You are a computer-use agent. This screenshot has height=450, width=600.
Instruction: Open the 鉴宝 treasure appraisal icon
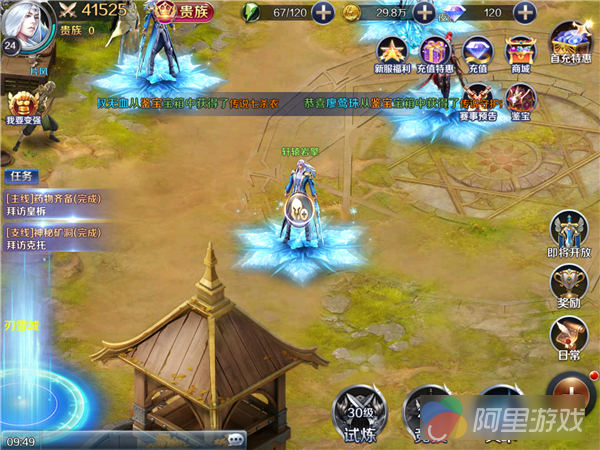(519, 100)
